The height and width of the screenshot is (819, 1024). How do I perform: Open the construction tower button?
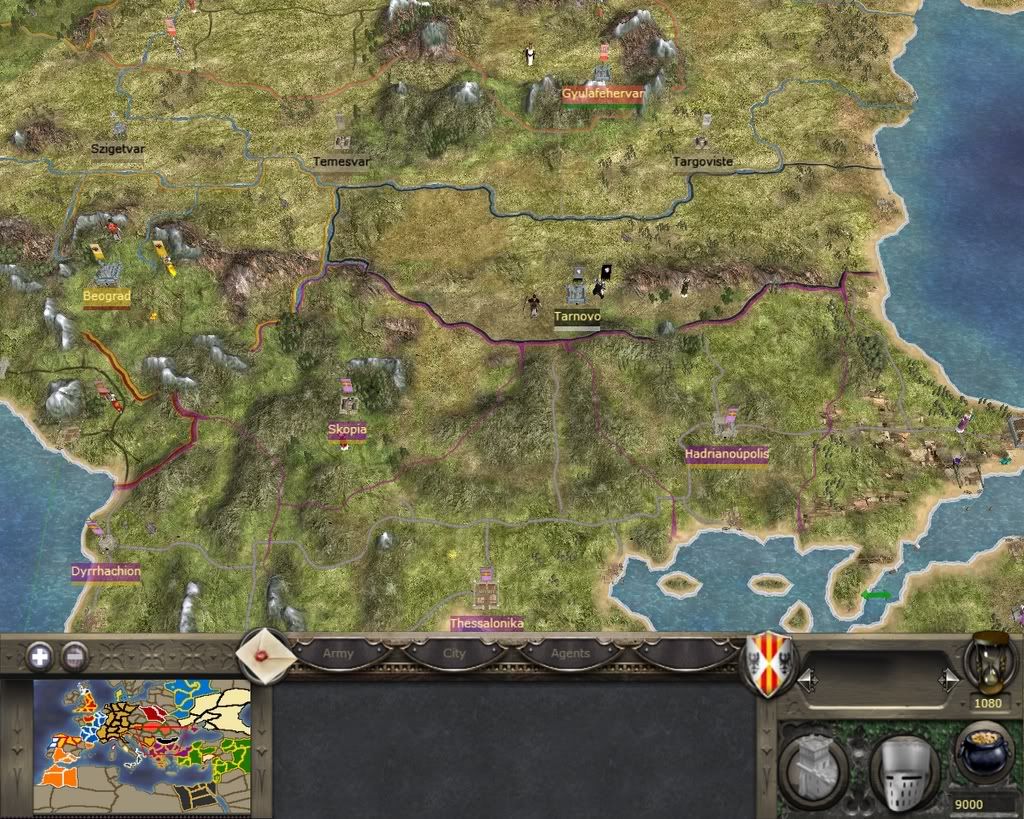[815, 769]
